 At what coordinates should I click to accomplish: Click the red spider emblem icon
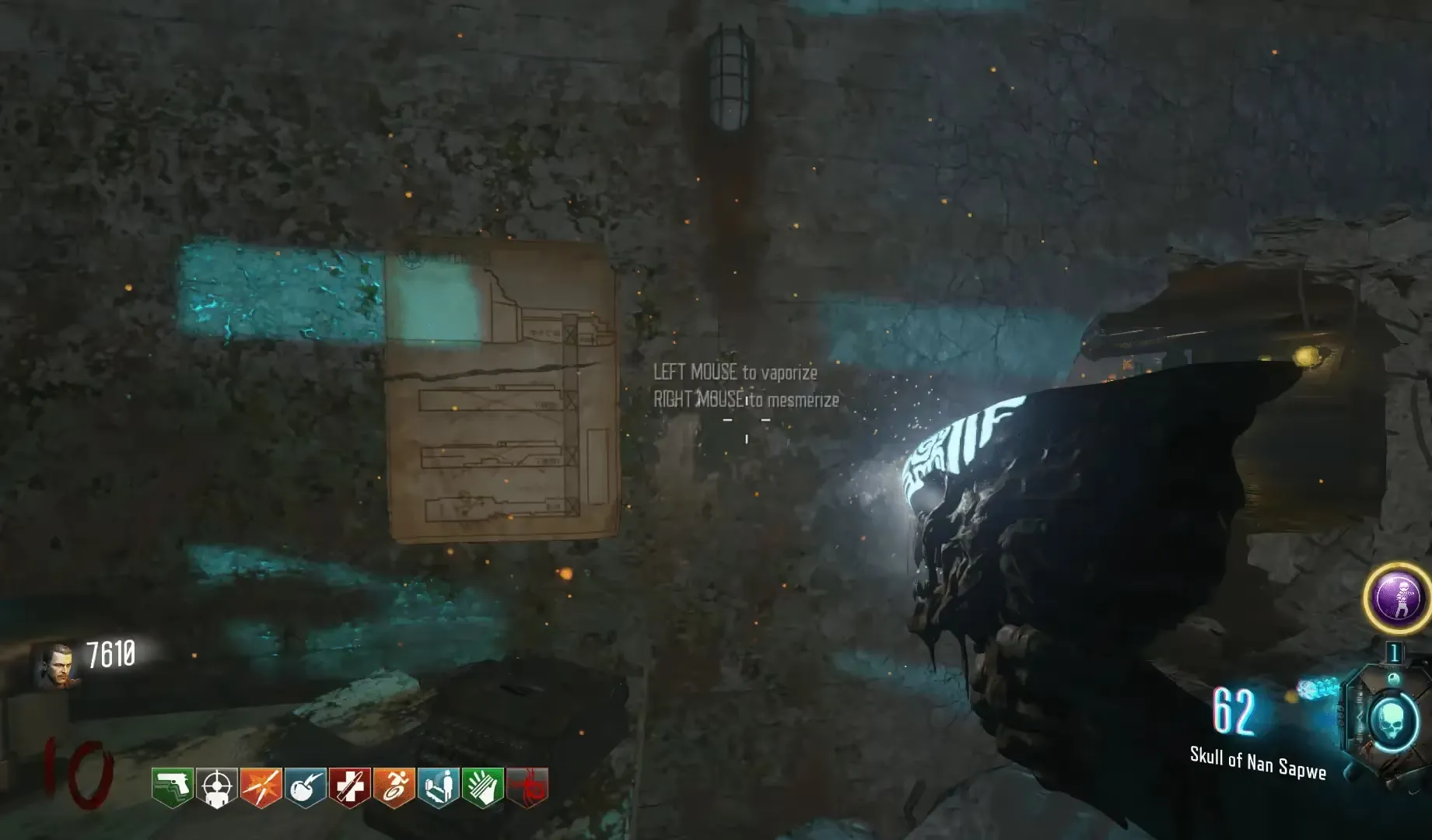tap(527, 786)
